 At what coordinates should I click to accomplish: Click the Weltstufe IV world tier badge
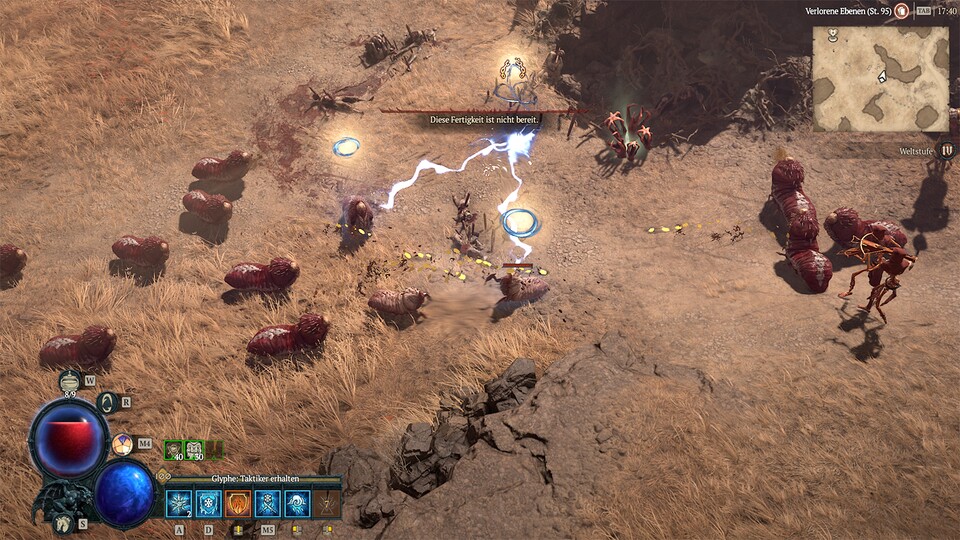(x=947, y=150)
